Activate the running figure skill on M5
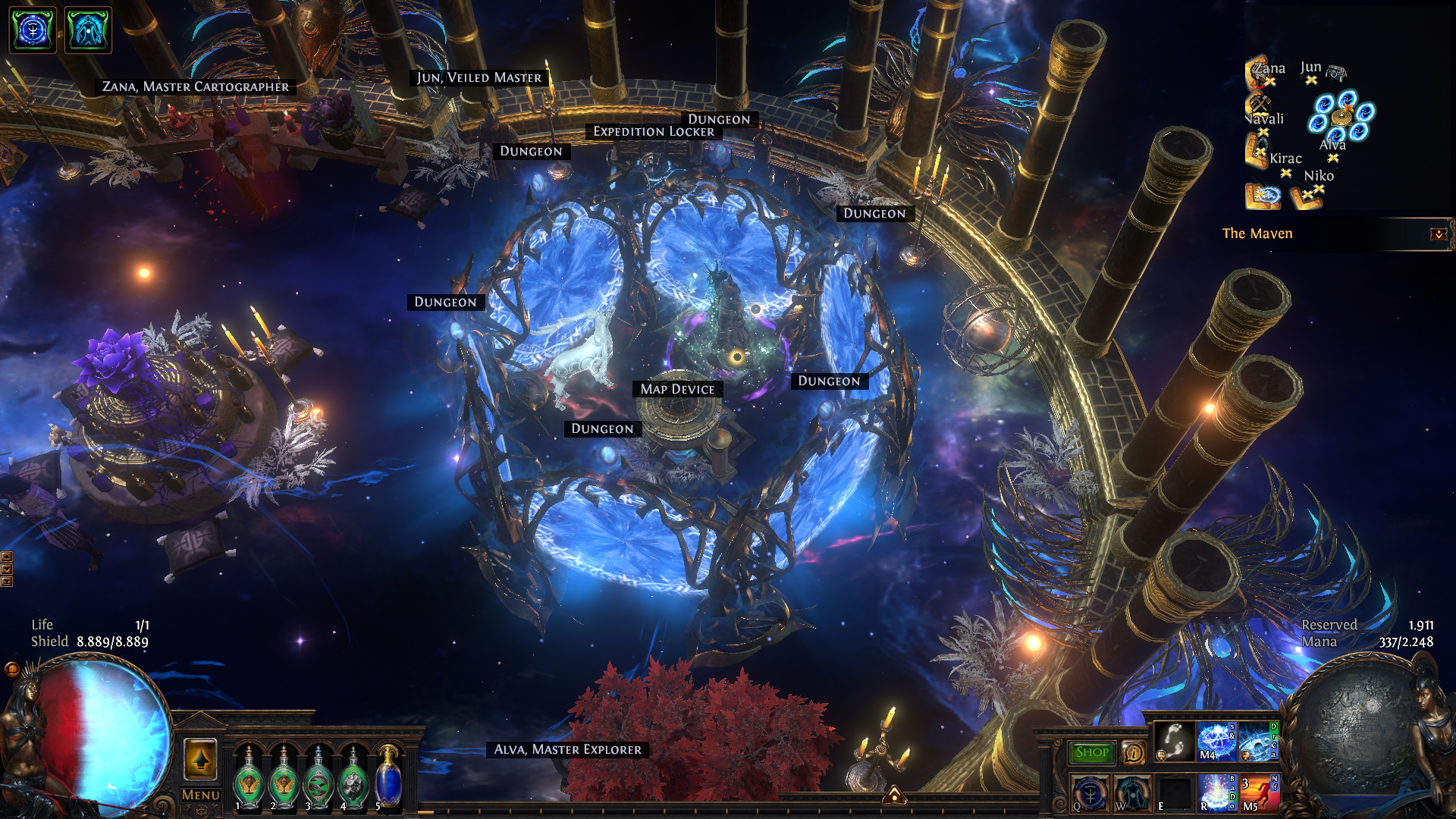Viewport: 1456px width, 819px height. tap(1257, 793)
